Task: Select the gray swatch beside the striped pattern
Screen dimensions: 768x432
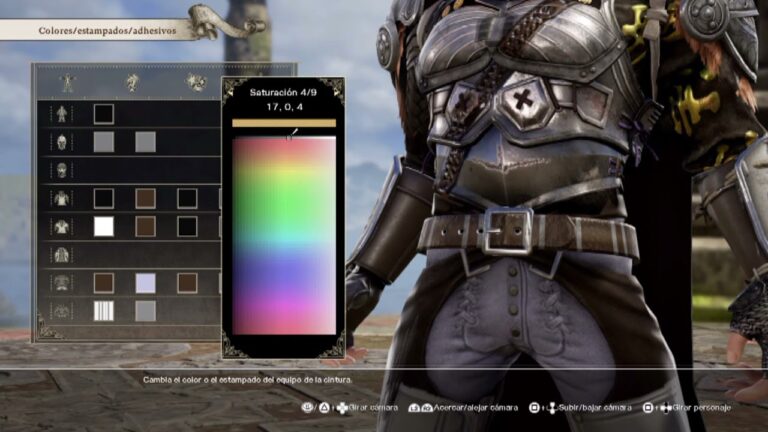Action: tap(146, 311)
